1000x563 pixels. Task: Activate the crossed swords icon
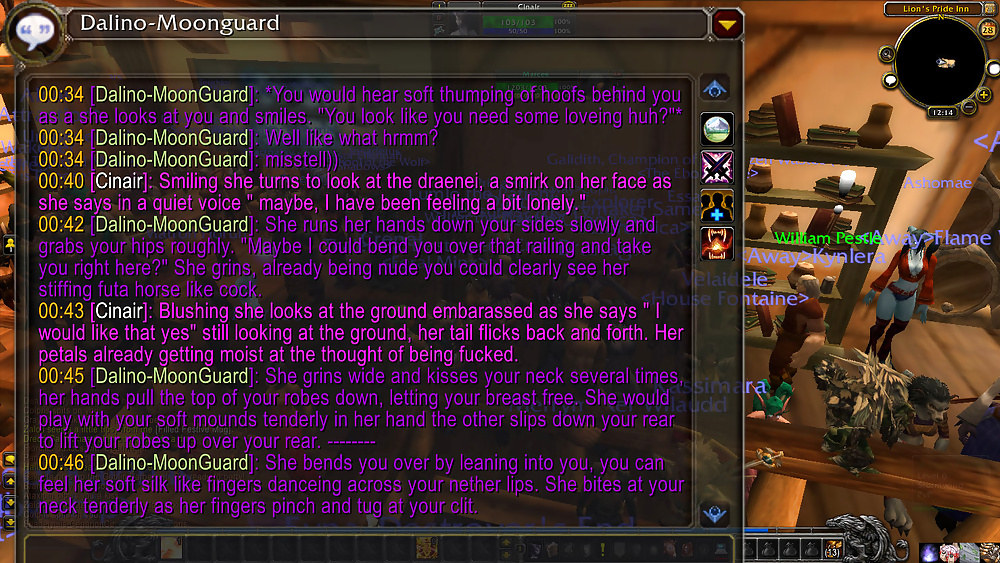point(717,166)
